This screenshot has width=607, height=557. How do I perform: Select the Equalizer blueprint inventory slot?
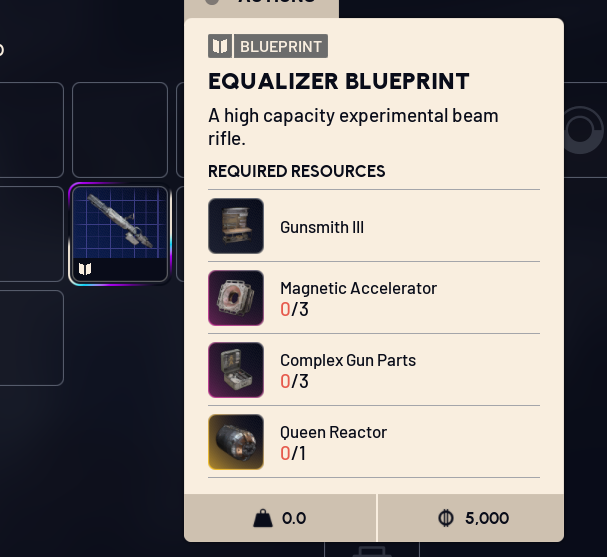(119, 233)
